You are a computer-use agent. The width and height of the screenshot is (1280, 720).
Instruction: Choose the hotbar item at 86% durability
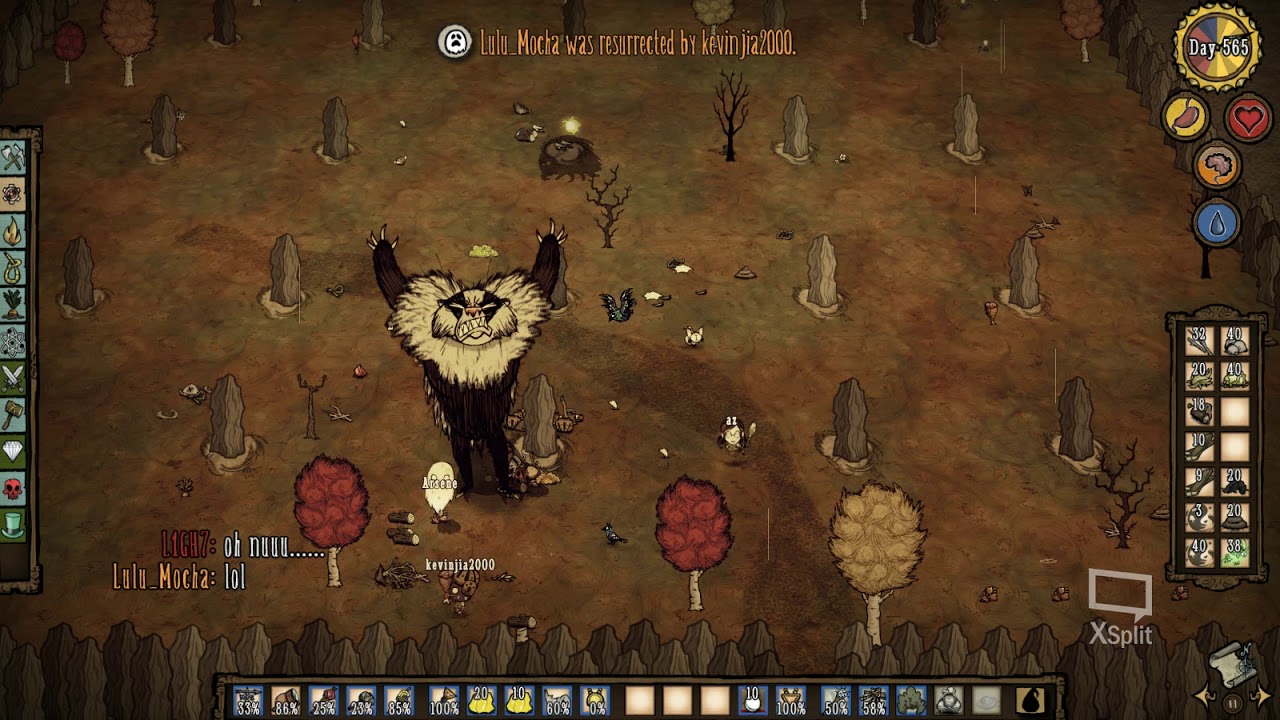(x=286, y=701)
